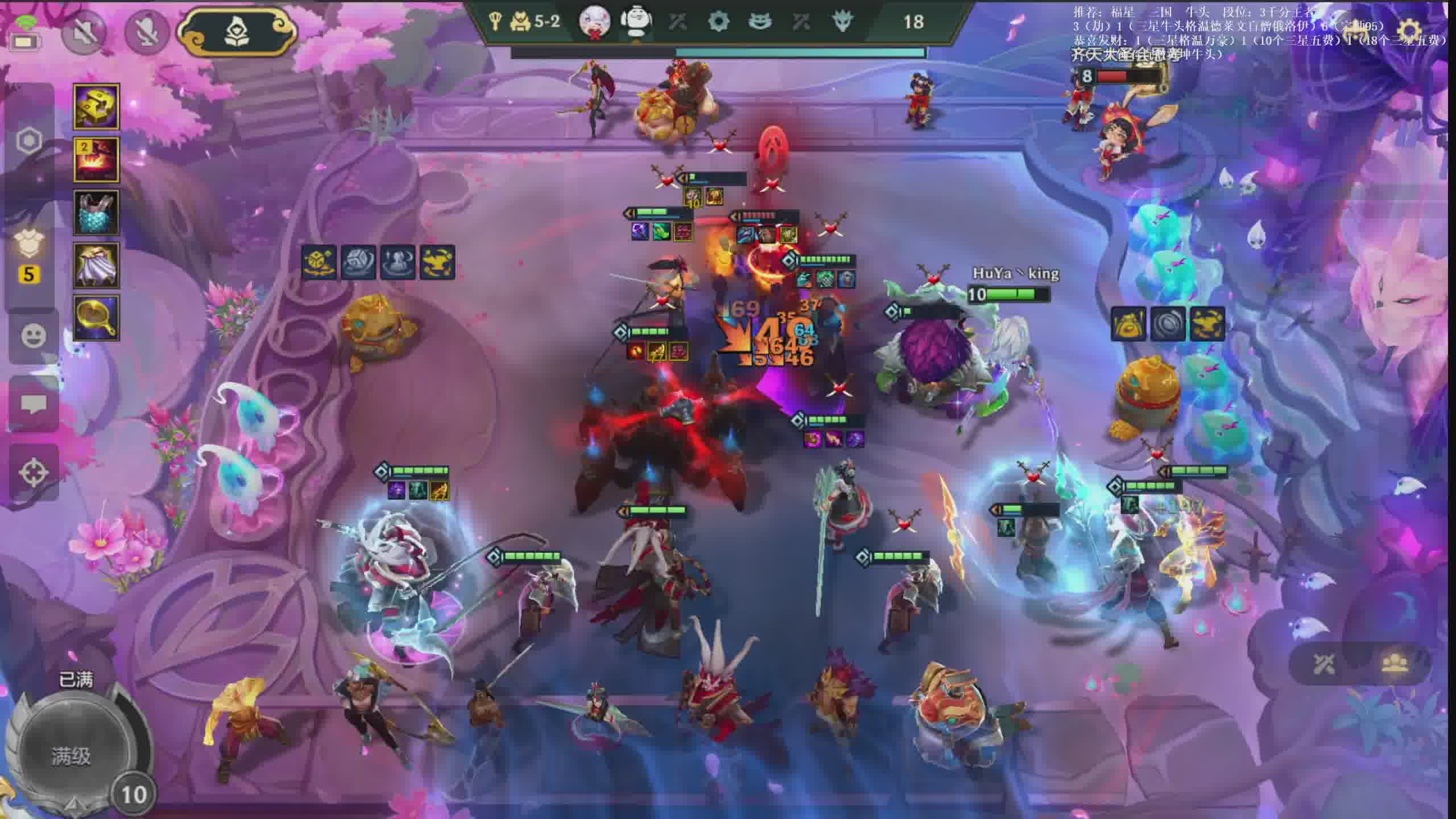Open the armor icon showing 5
The image size is (1456, 819).
[28, 256]
